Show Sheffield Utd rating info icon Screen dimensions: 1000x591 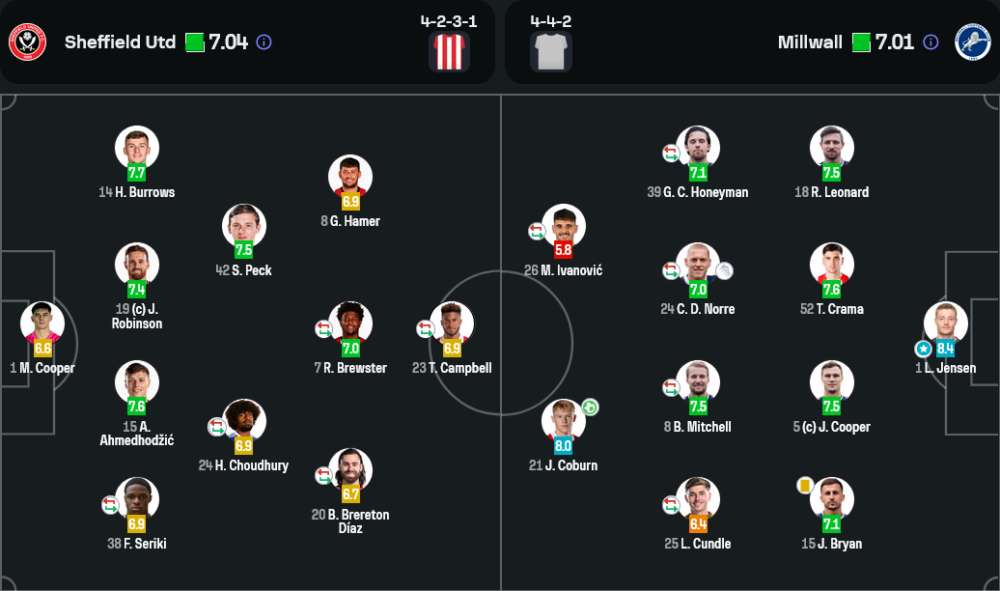(x=264, y=42)
